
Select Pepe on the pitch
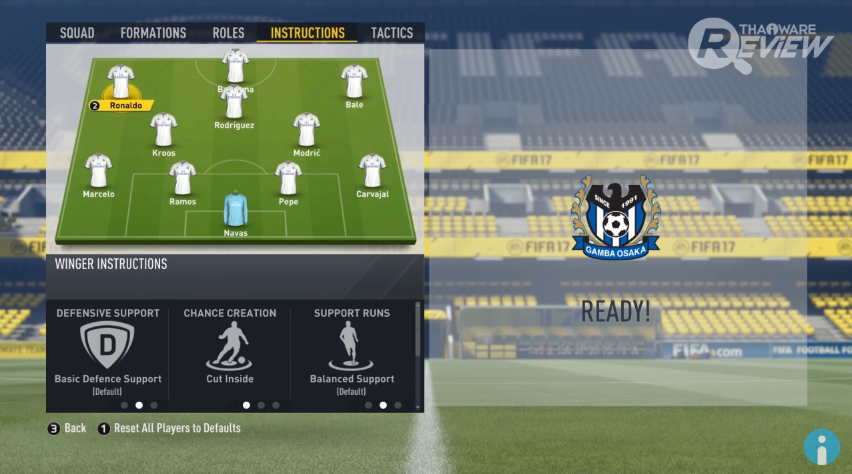pyautogui.click(x=288, y=179)
